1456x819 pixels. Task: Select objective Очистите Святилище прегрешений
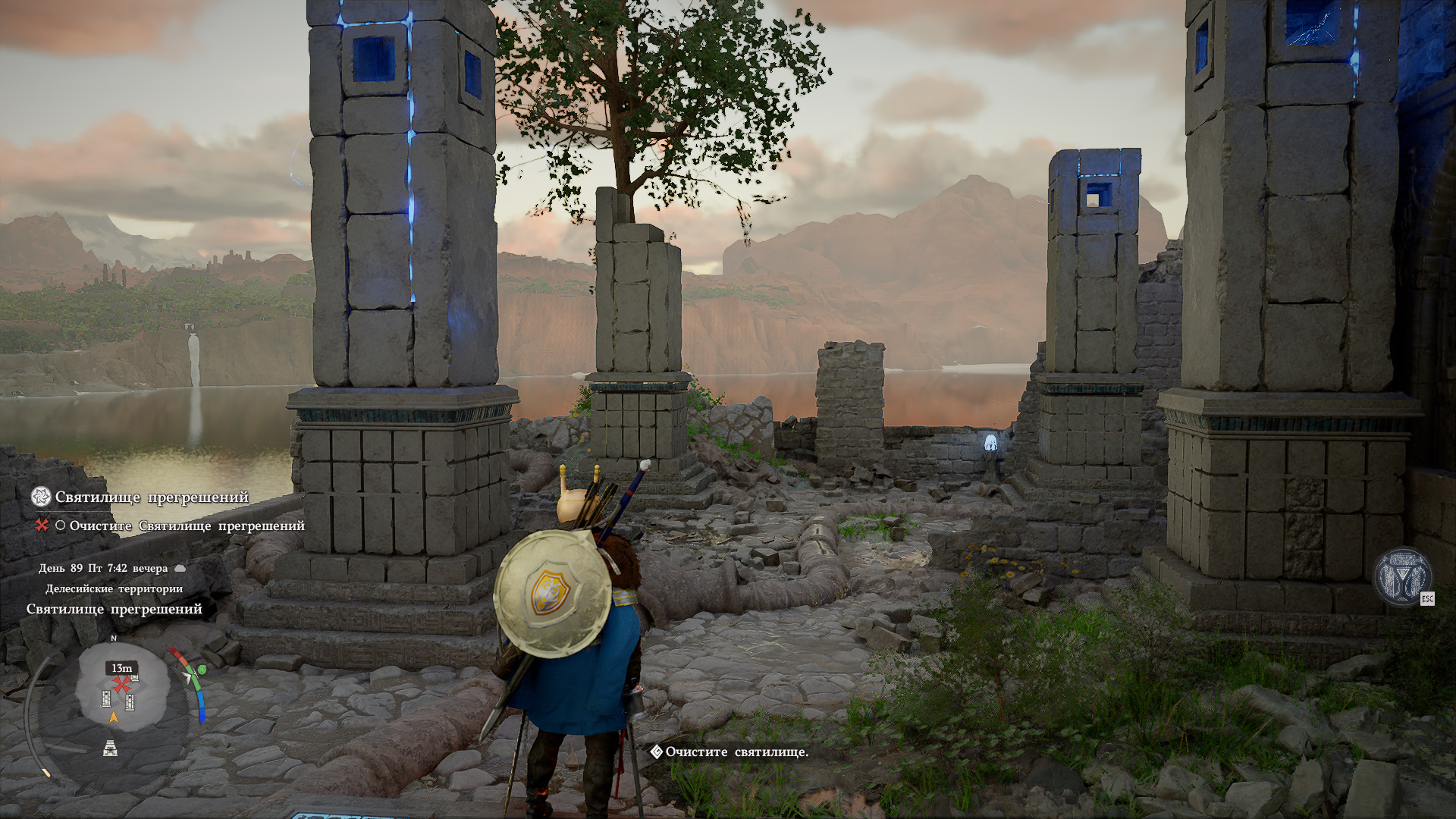click(187, 526)
